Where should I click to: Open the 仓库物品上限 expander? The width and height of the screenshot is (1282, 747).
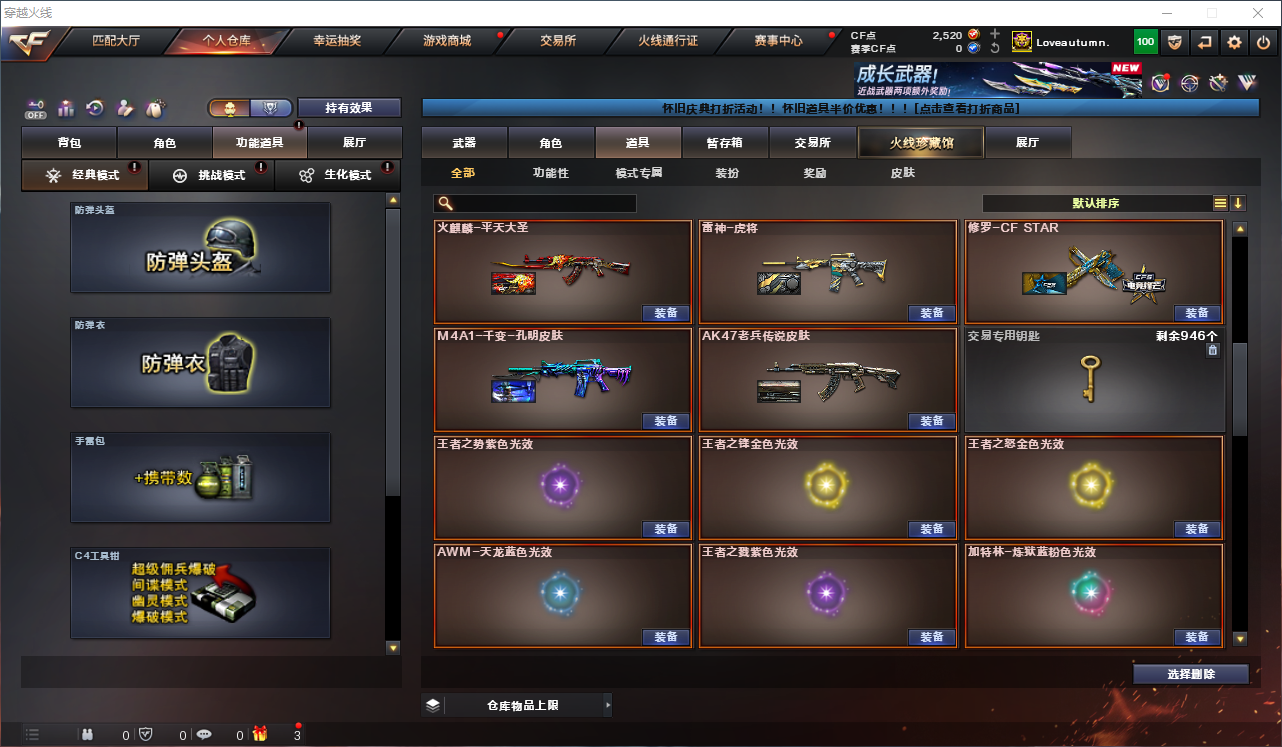tap(517, 705)
